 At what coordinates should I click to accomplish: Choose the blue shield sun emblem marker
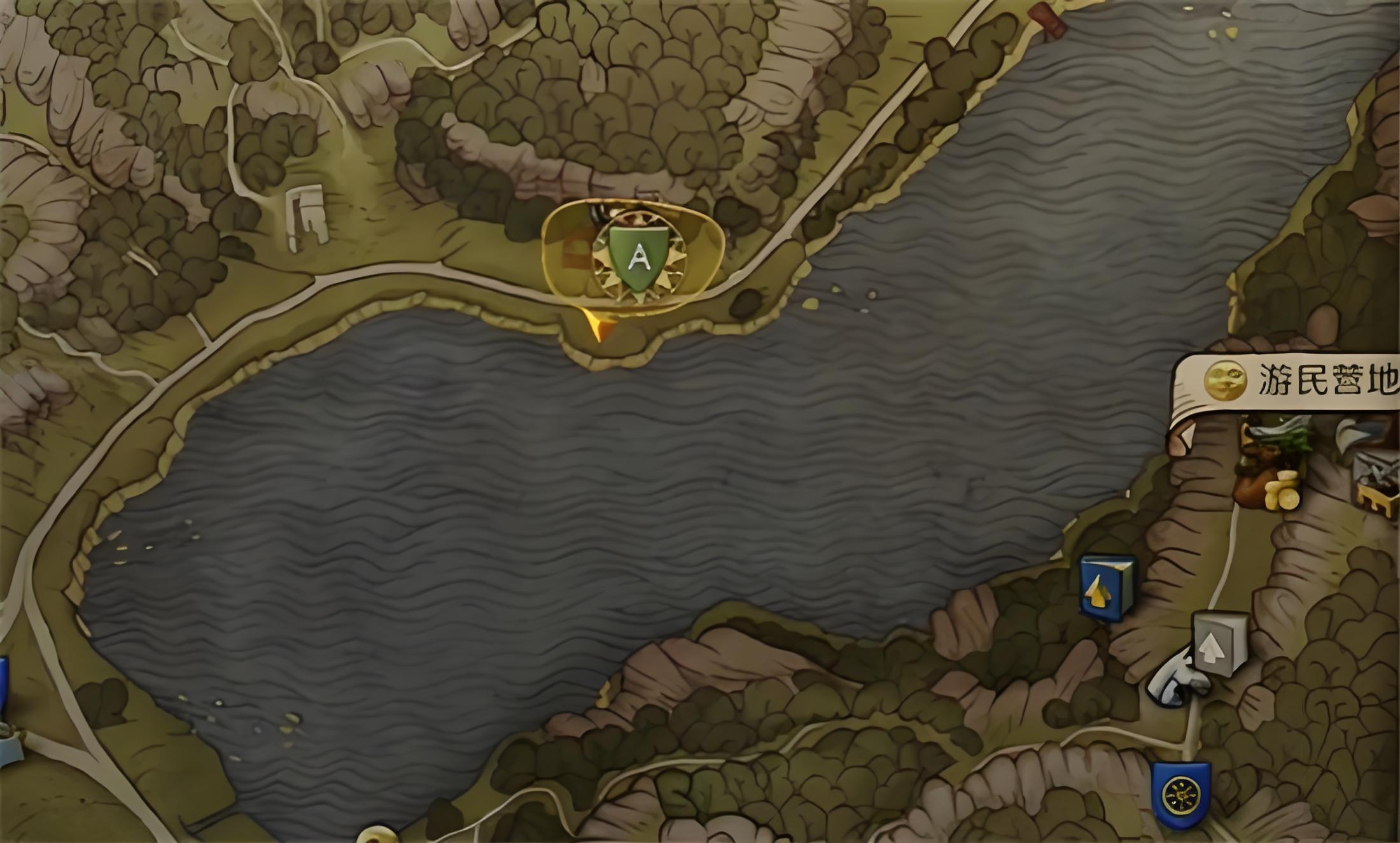pos(1180,795)
